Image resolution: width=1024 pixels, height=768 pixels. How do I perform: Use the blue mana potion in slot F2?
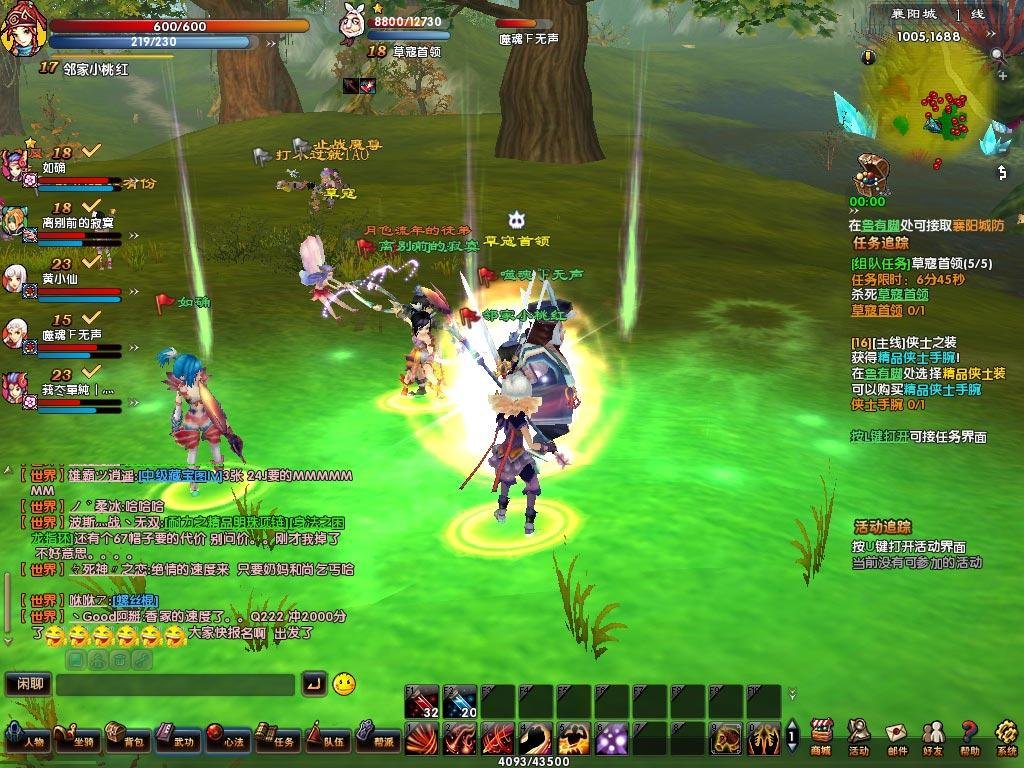coord(460,702)
